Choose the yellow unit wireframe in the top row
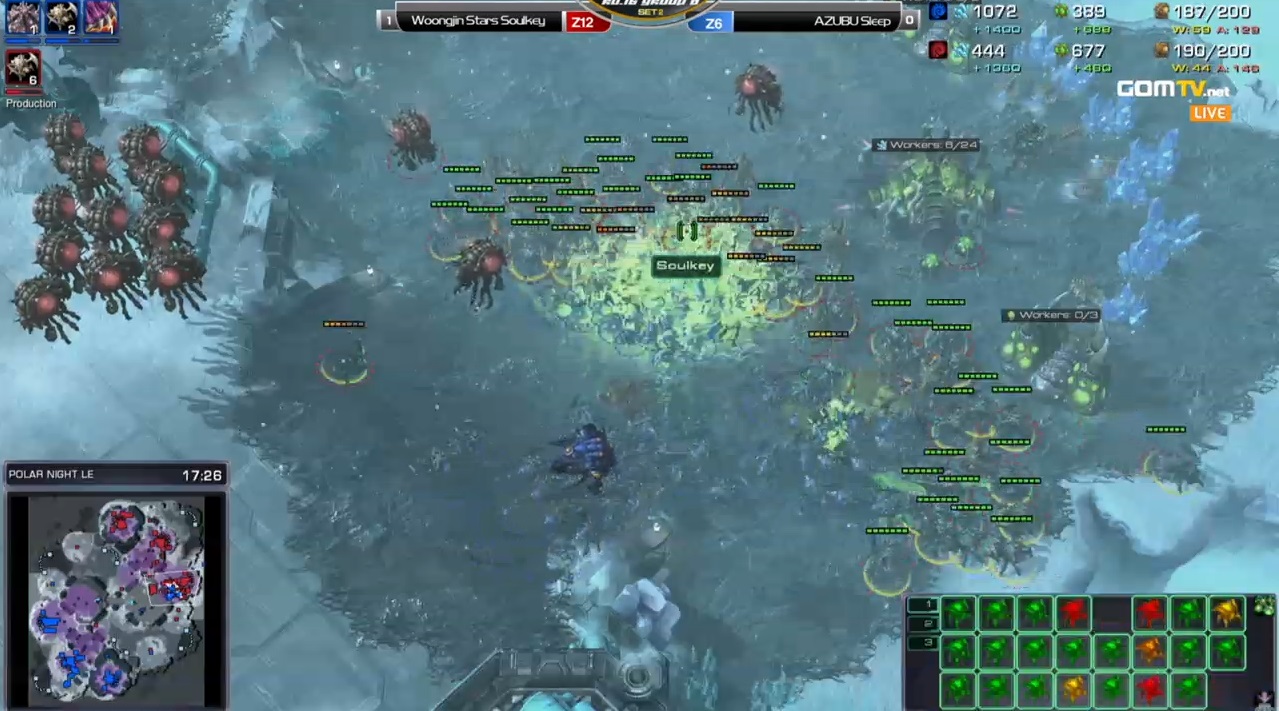Screen dimensions: 1279x711 1227,612
